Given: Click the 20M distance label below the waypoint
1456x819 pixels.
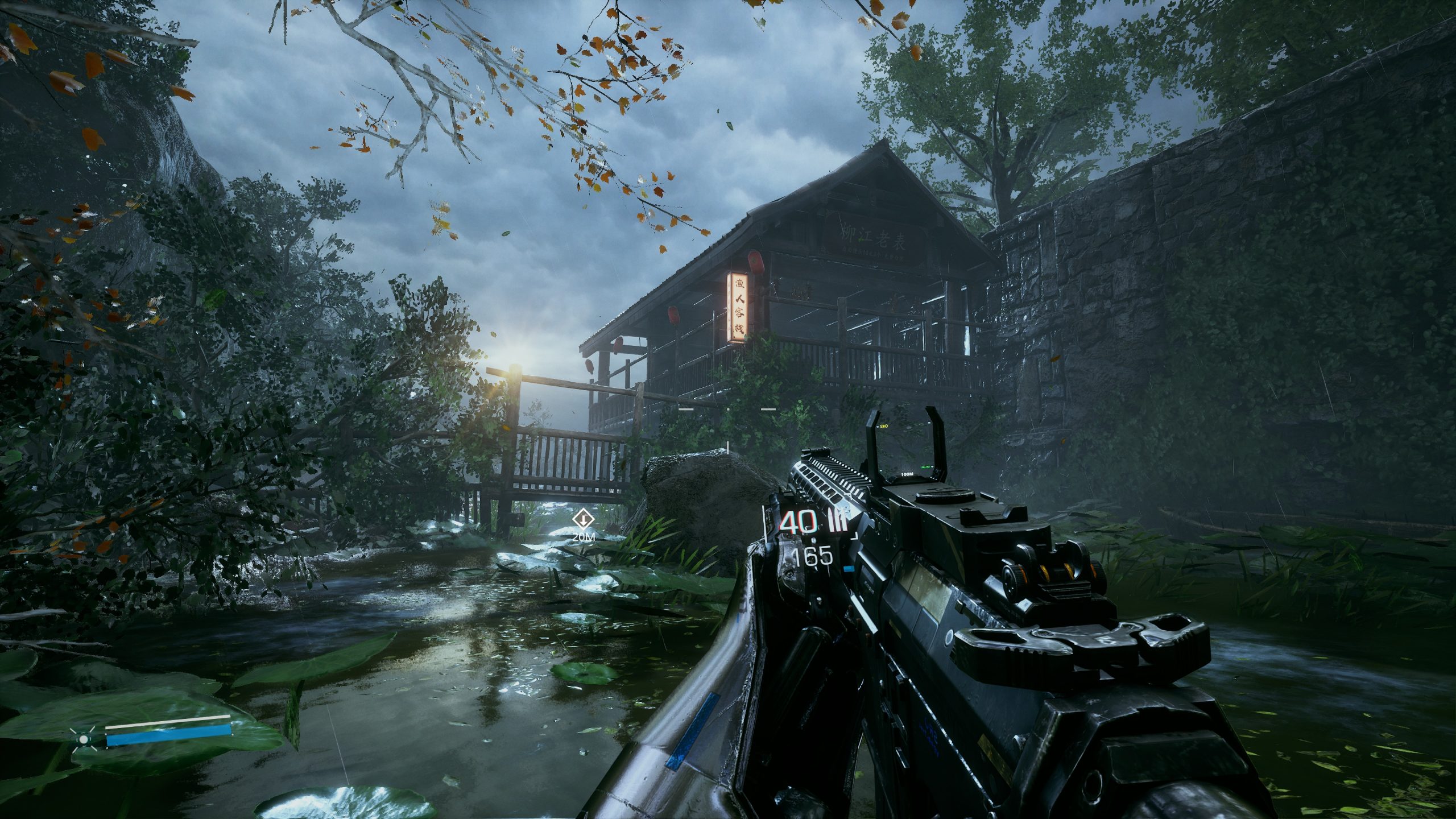Looking at the screenshot, I should tap(584, 537).
